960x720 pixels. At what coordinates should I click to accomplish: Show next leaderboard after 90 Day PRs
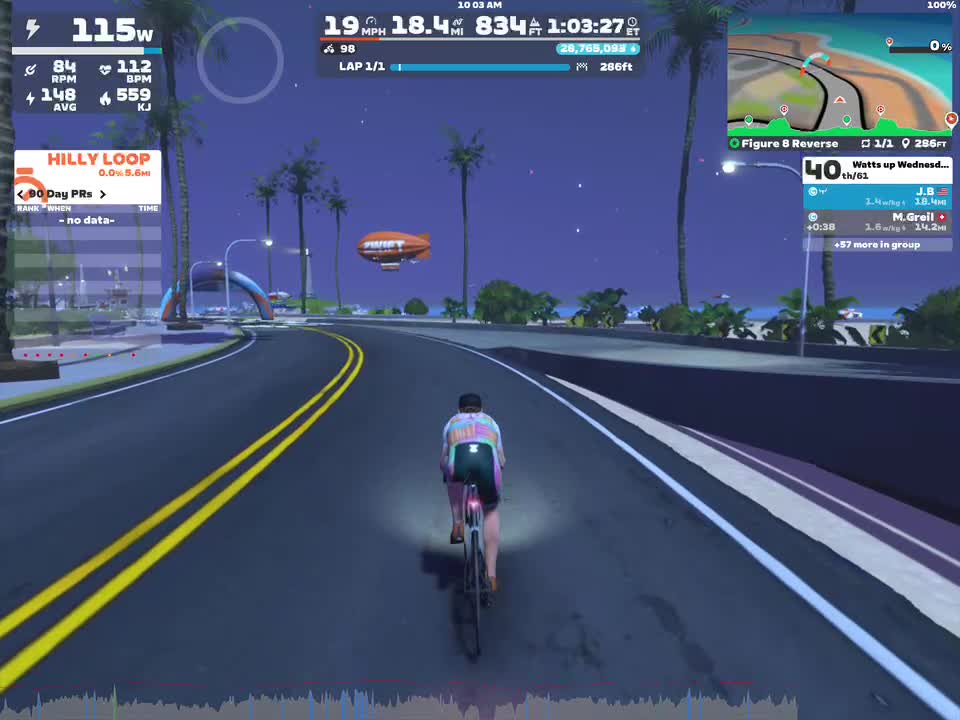103,194
